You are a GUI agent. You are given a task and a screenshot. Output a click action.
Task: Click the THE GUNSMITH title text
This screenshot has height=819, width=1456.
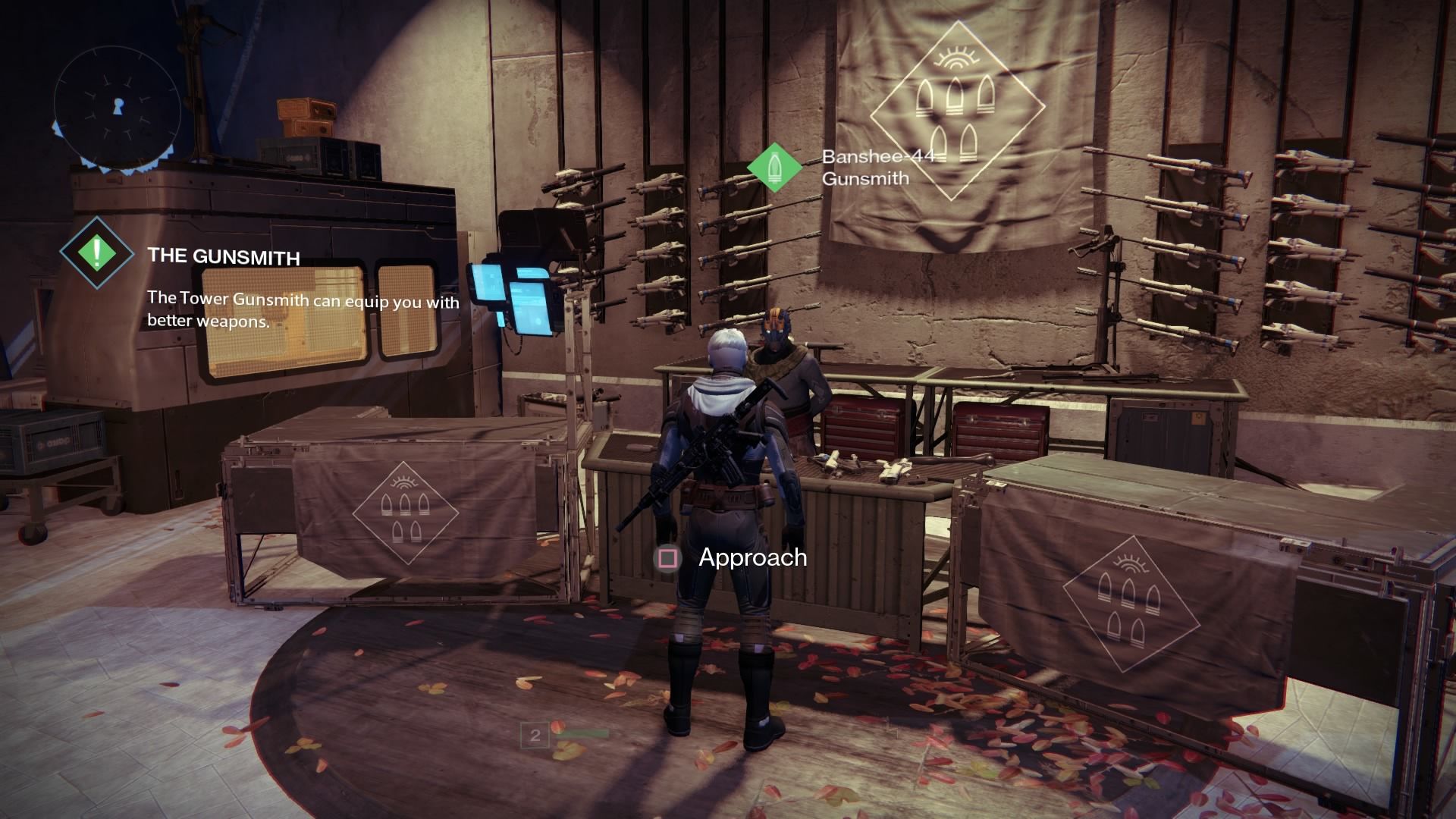click(x=224, y=256)
